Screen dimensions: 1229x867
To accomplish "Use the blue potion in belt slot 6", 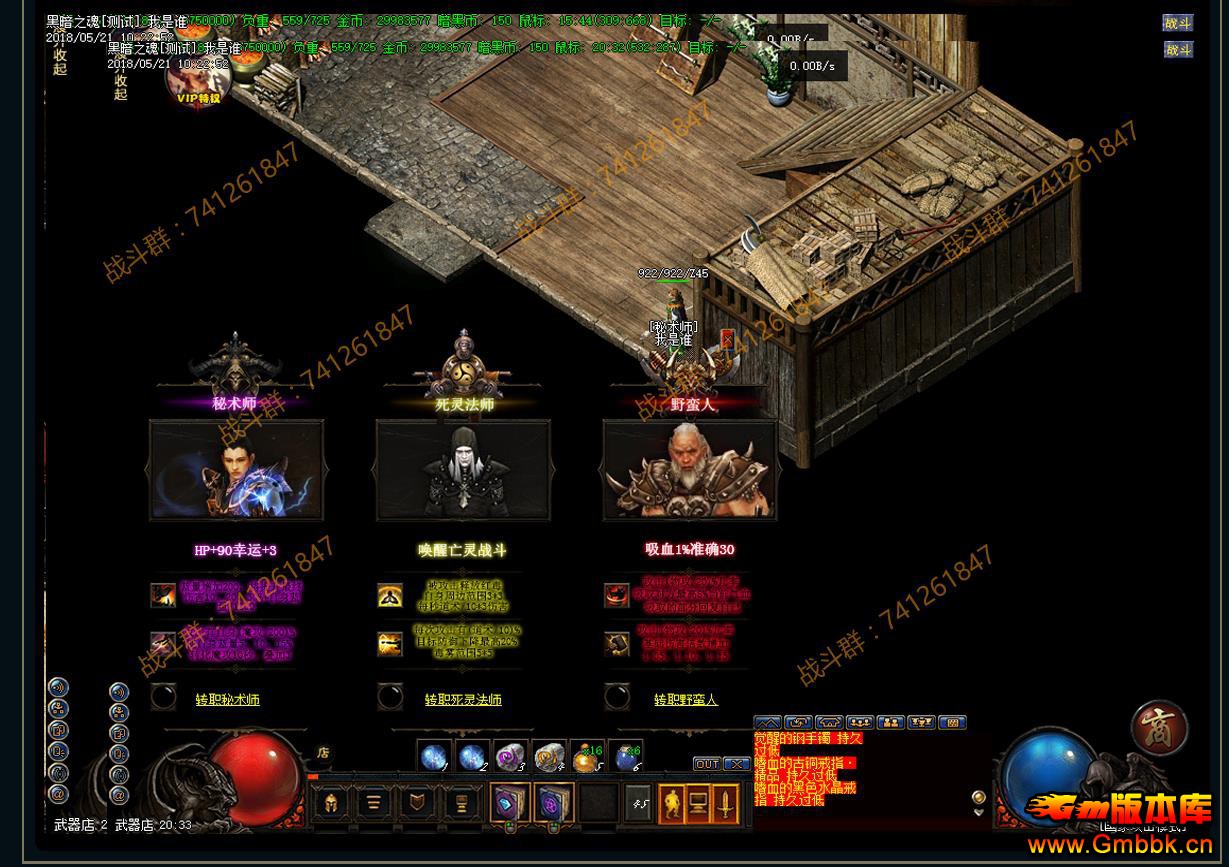I will 626,757.
